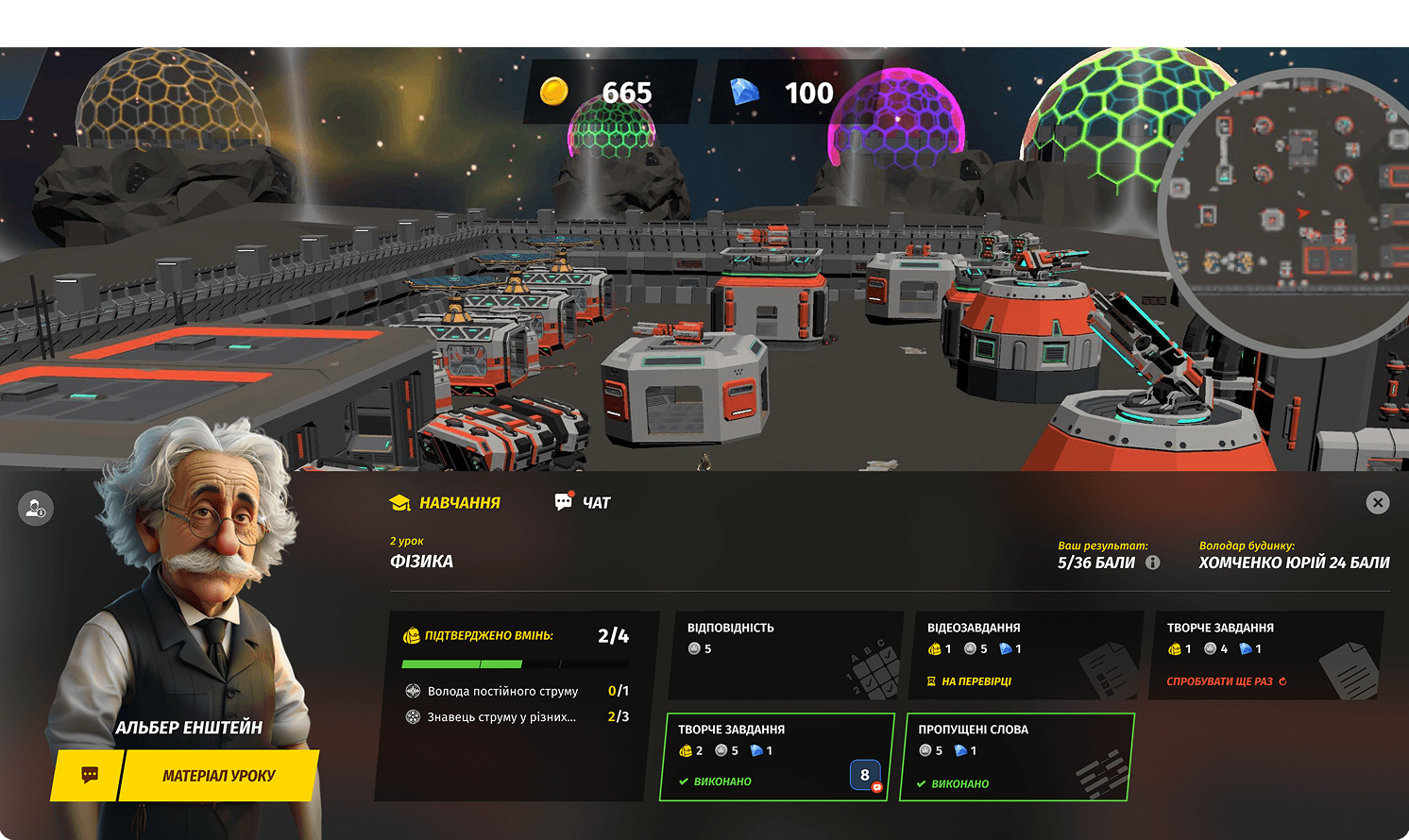
Task: Open МАТЕРІАЛ УРОКУ button
Action: coord(219,776)
